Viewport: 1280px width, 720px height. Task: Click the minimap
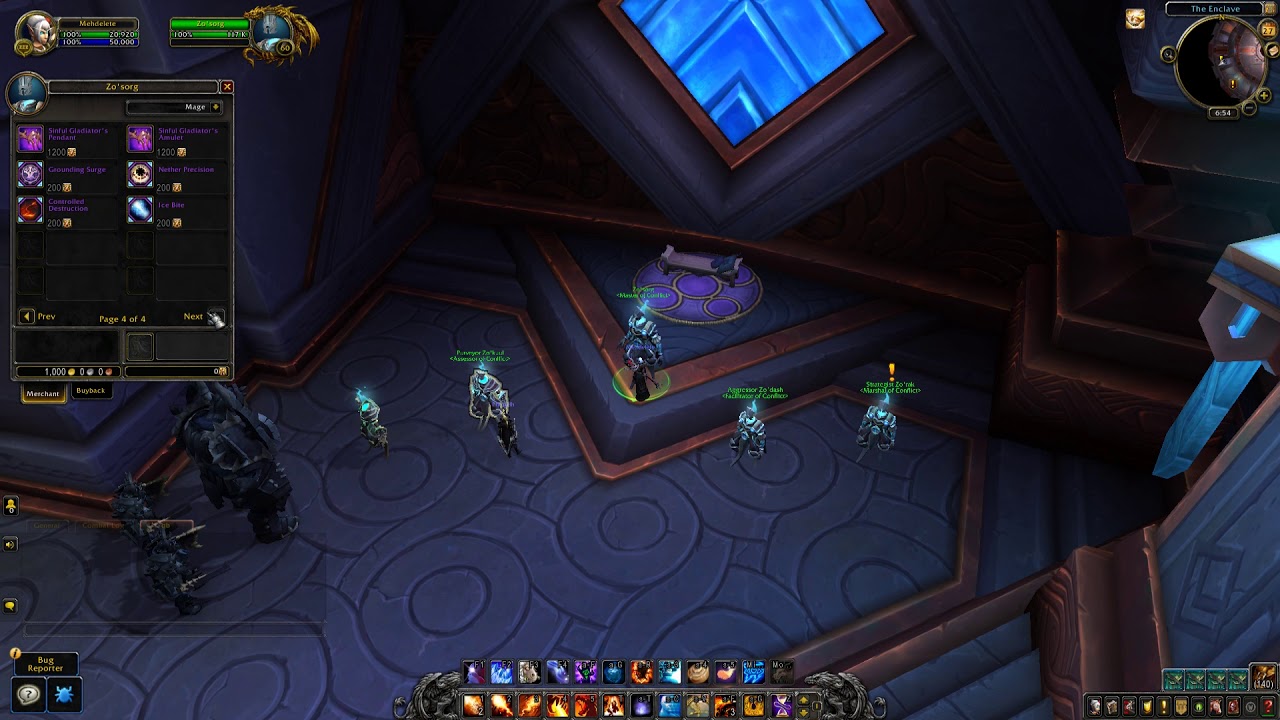1221,62
